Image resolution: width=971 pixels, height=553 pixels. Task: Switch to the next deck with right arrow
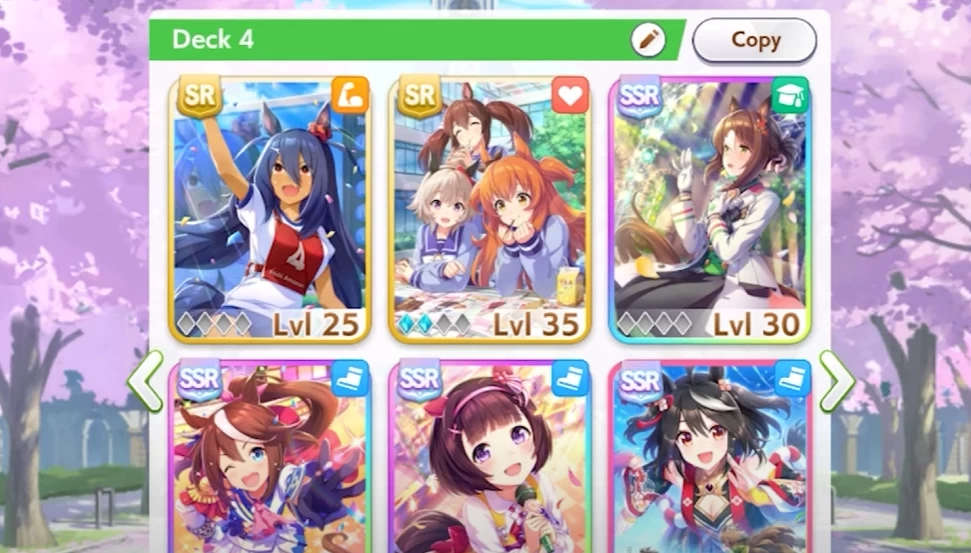pos(836,380)
